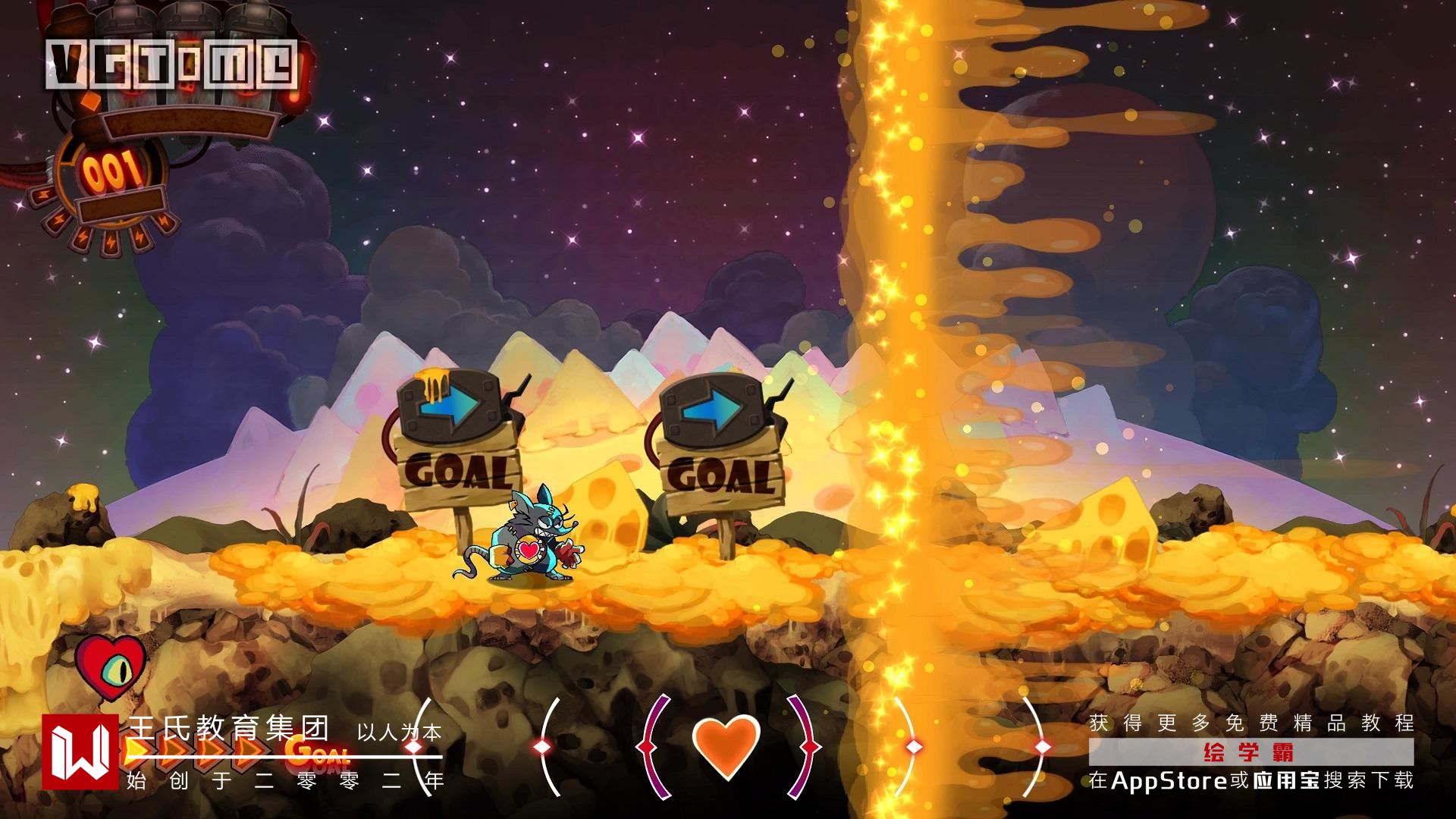Click the orange beat heart in rhythm bar
The width and height of the screenshot is (1456, 819).
[x=726, y=746]
